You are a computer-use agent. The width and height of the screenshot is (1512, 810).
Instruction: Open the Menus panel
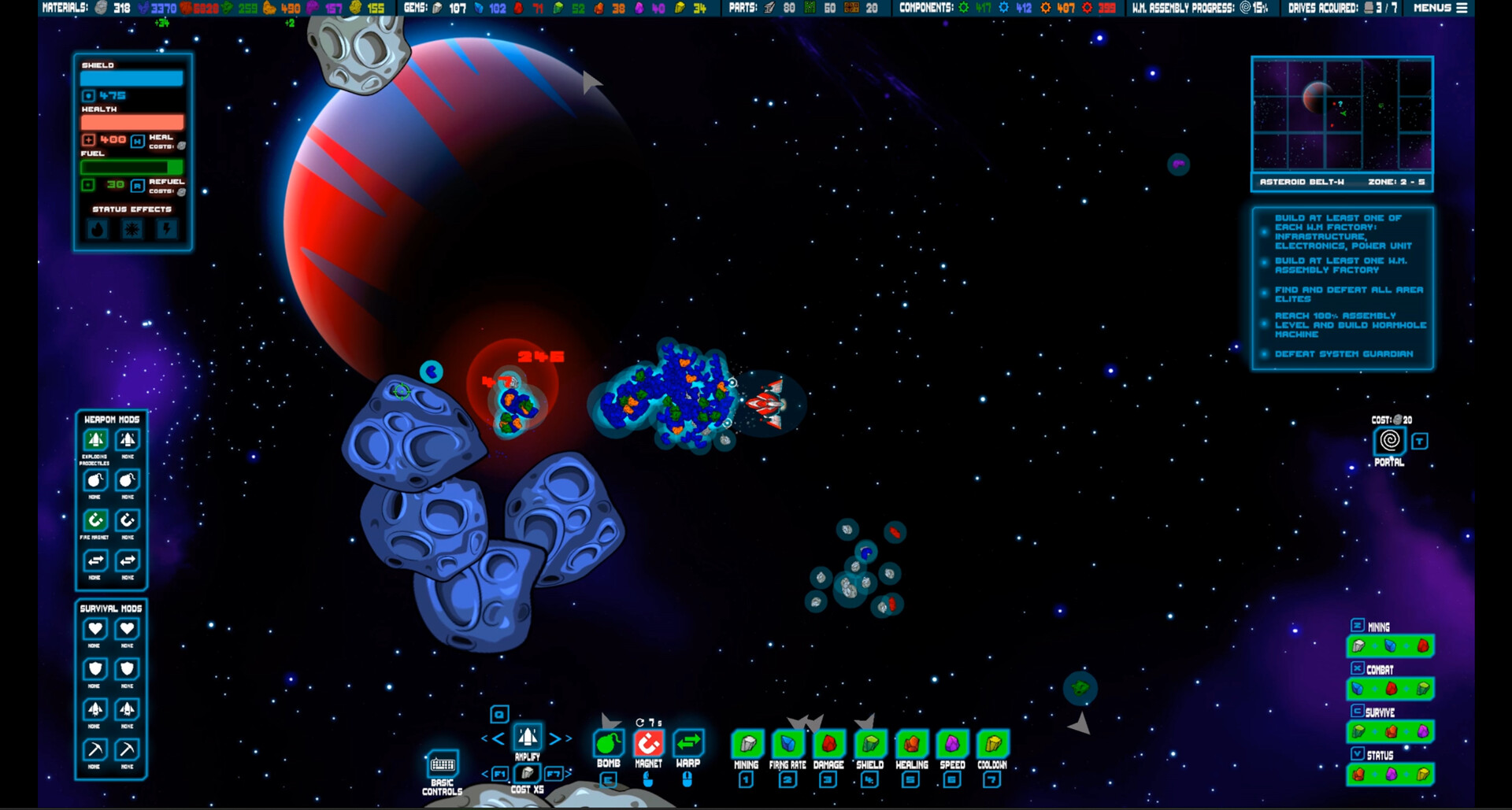tap(1439, 8)
